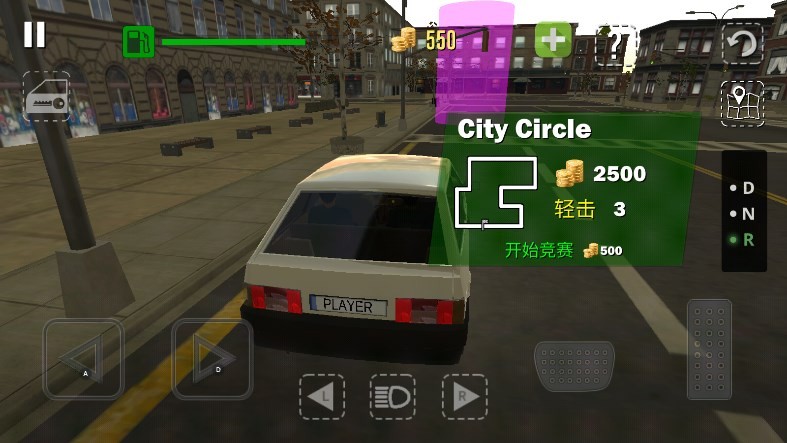The image size is (787, 443).
Task: Tap the gas pedal
Action: 709,348
